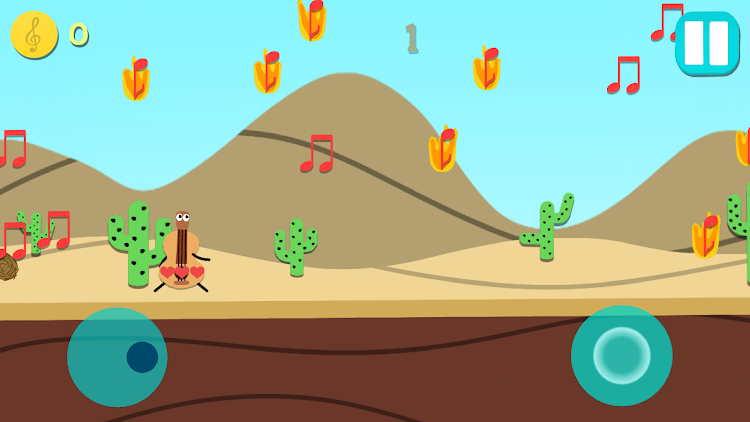Viewport: 750px width, 422px height.
Task: Pause the game with the pause button
Action: (x=706, y=43)
